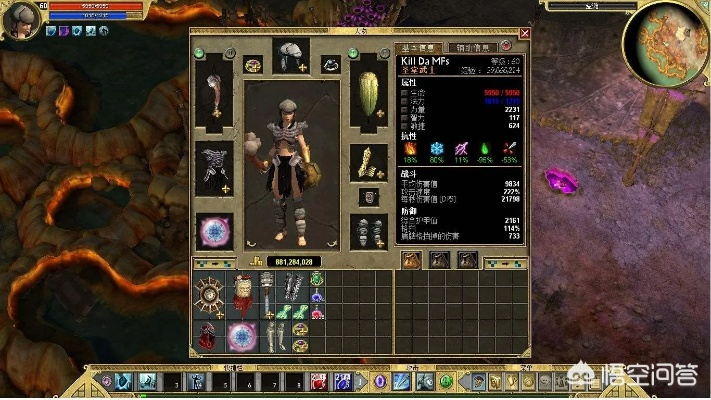
Task: Select the equipped club weapon slot
Action: click(x=214, y=96)
